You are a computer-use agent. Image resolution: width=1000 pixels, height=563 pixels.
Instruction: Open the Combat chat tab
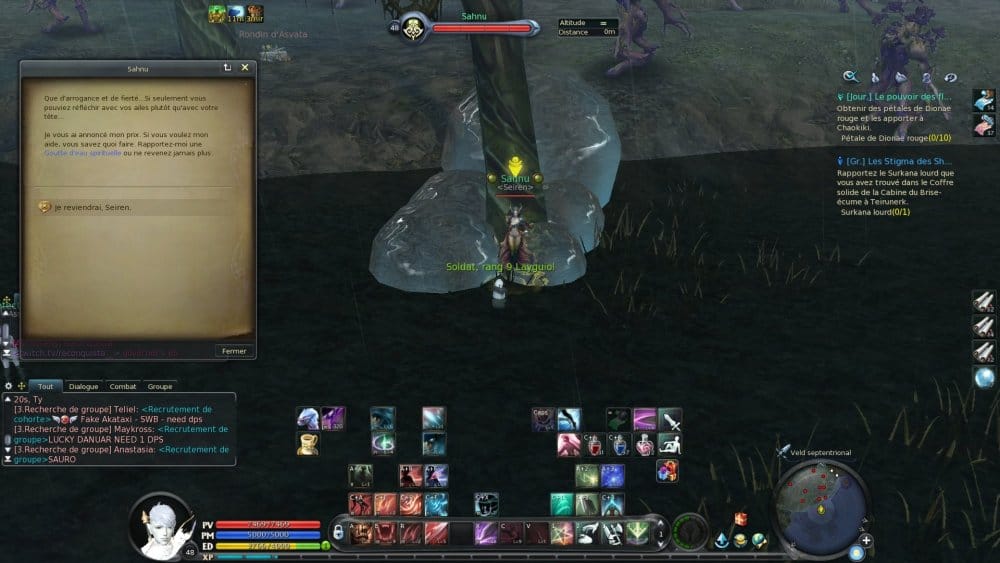click(122, 386)
